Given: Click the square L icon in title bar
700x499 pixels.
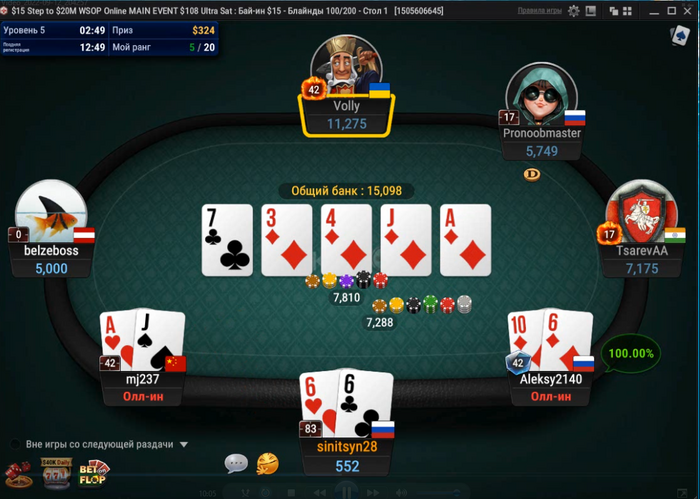Looking at the screenshot, I should (x=591, y=11).
